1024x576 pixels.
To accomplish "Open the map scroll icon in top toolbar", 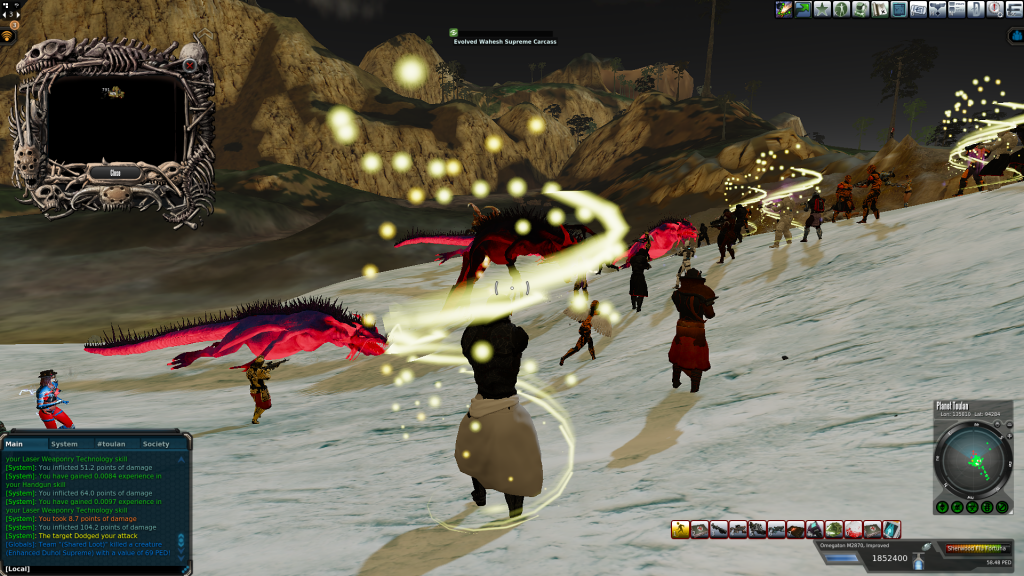I will click(x=881, y=9).
